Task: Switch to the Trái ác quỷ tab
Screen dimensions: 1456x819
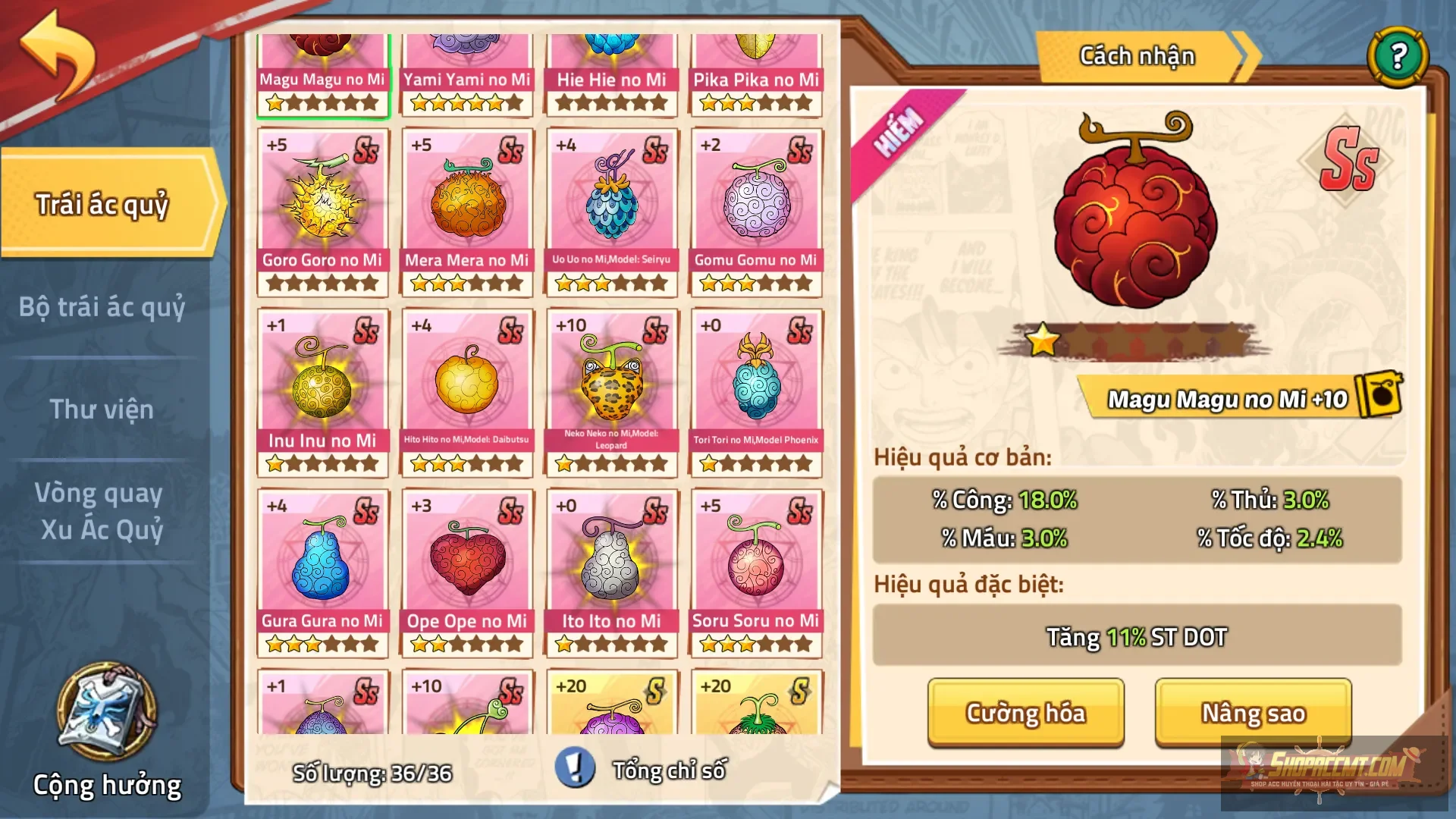Action: click(x=102, y=205)
